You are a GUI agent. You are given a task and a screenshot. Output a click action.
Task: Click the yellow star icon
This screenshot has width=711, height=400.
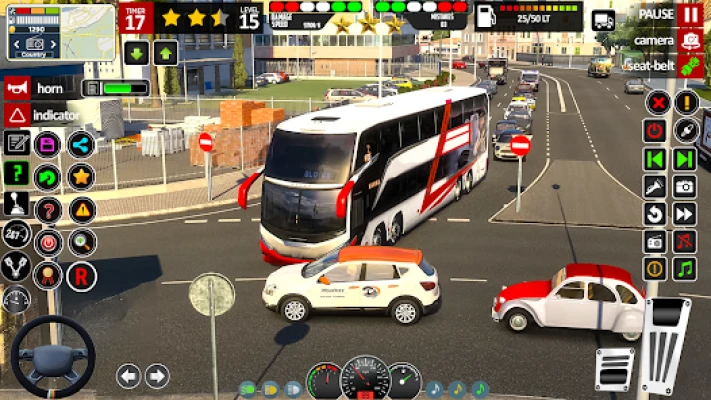[81, 177]
